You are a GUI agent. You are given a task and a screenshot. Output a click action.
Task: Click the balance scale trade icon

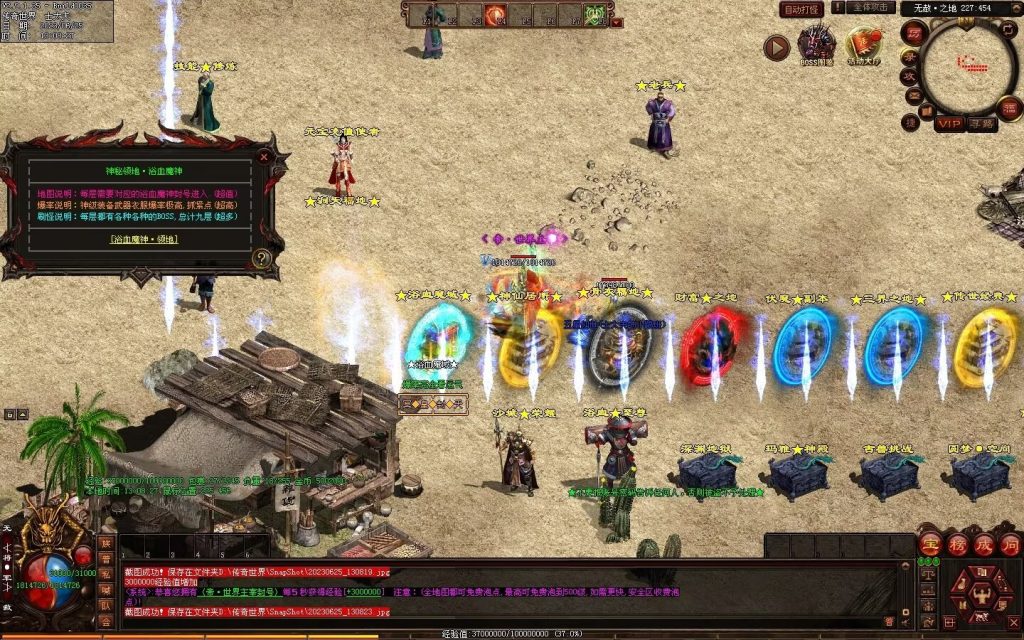tap(928, 574)
